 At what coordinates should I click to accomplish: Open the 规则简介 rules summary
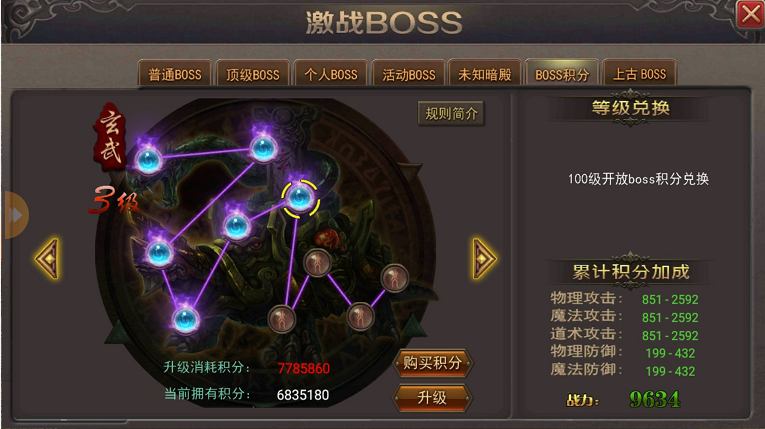(x=451, y=114)
